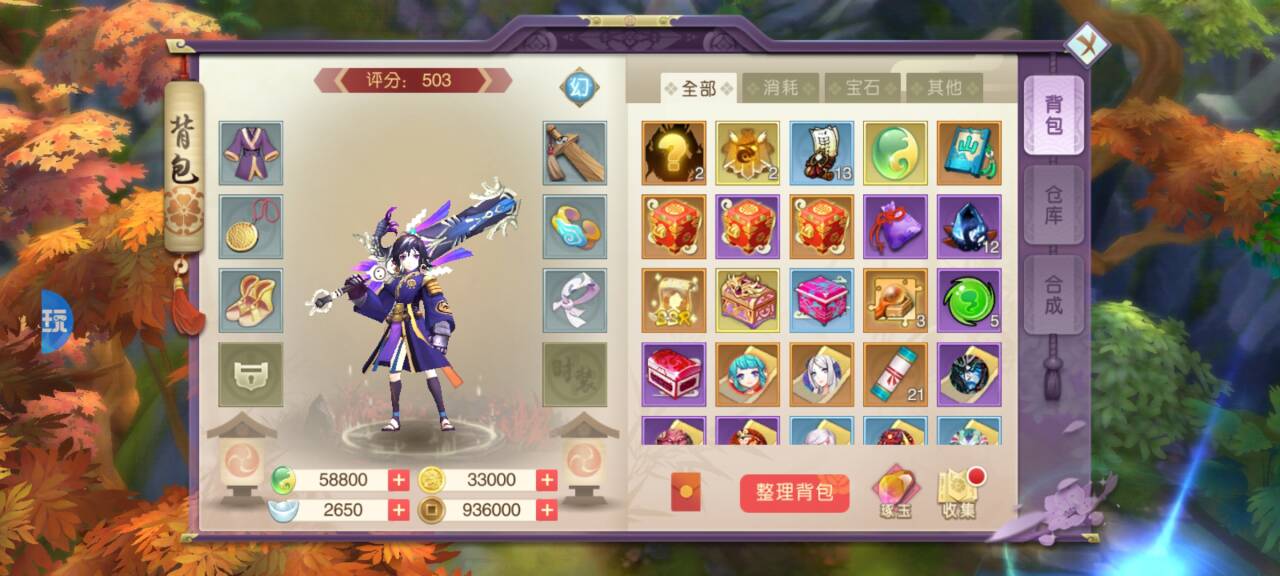Click the 整理背包 sort backpack button

pyautogui.click(x=795, y=493)
